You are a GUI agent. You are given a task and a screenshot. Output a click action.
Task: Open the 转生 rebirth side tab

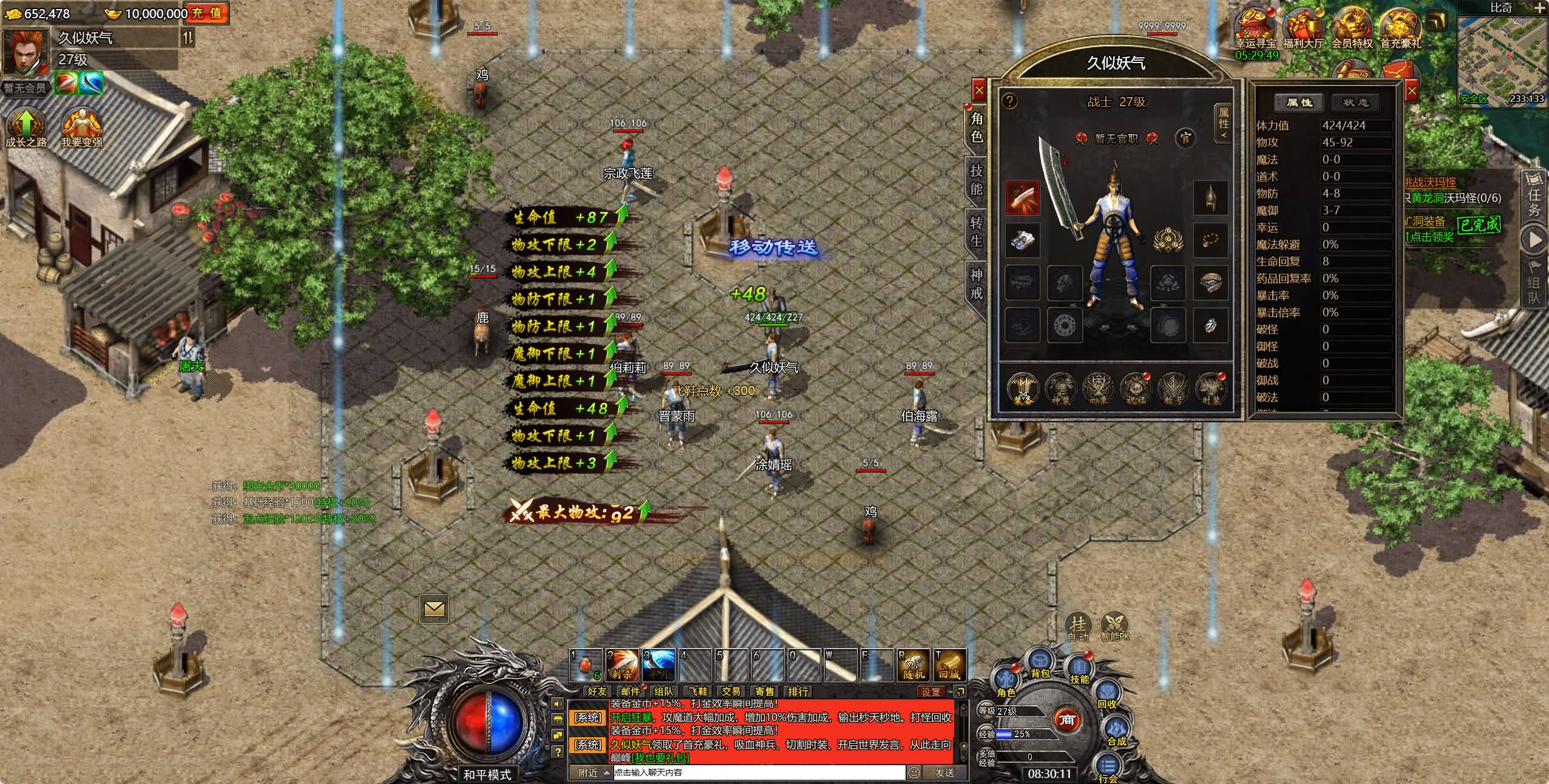point(976,232)
